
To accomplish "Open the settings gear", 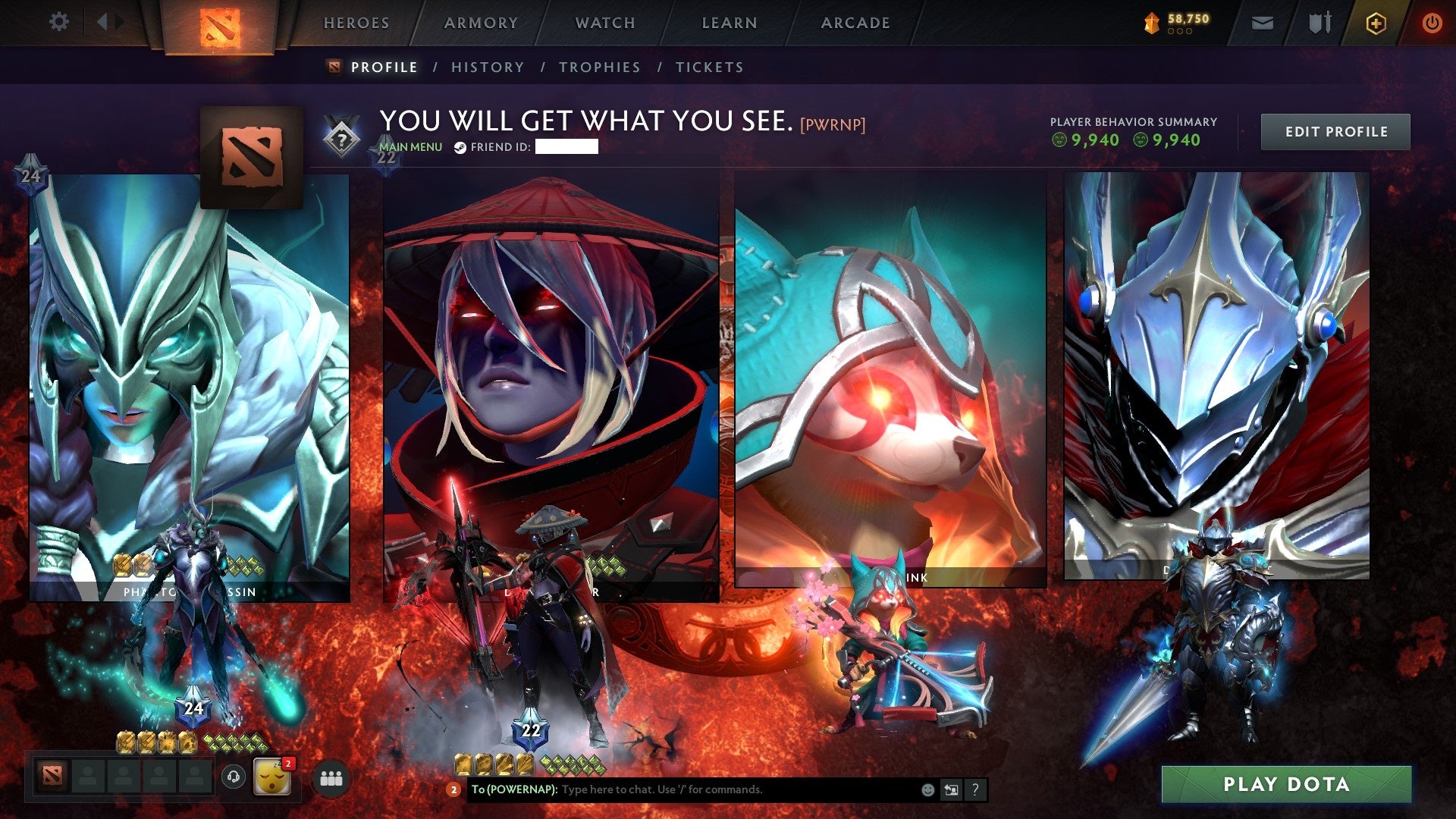I will pos(58,21).
